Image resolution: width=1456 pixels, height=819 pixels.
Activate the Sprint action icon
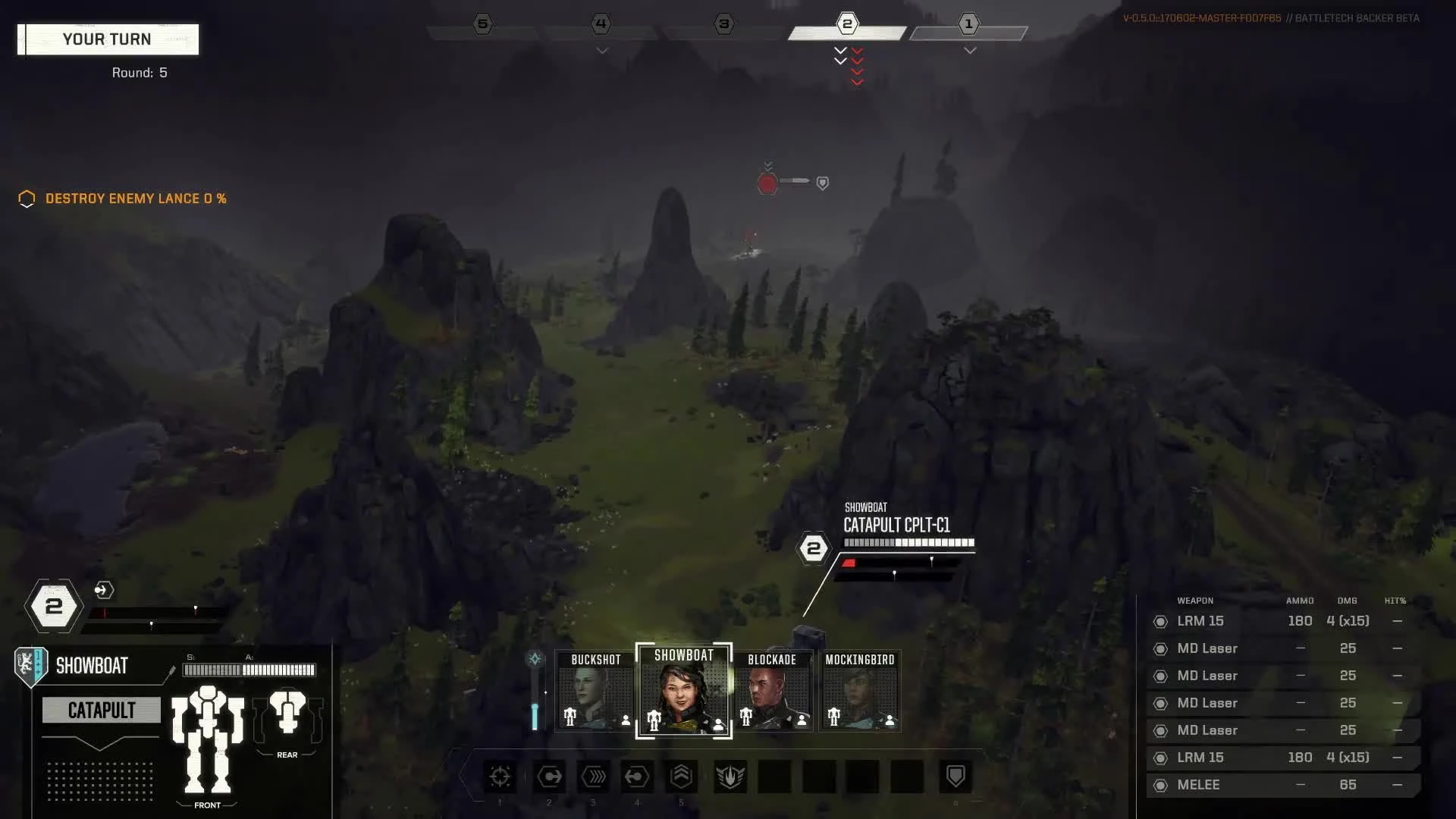pyautogui.click(x=594, y=777)
